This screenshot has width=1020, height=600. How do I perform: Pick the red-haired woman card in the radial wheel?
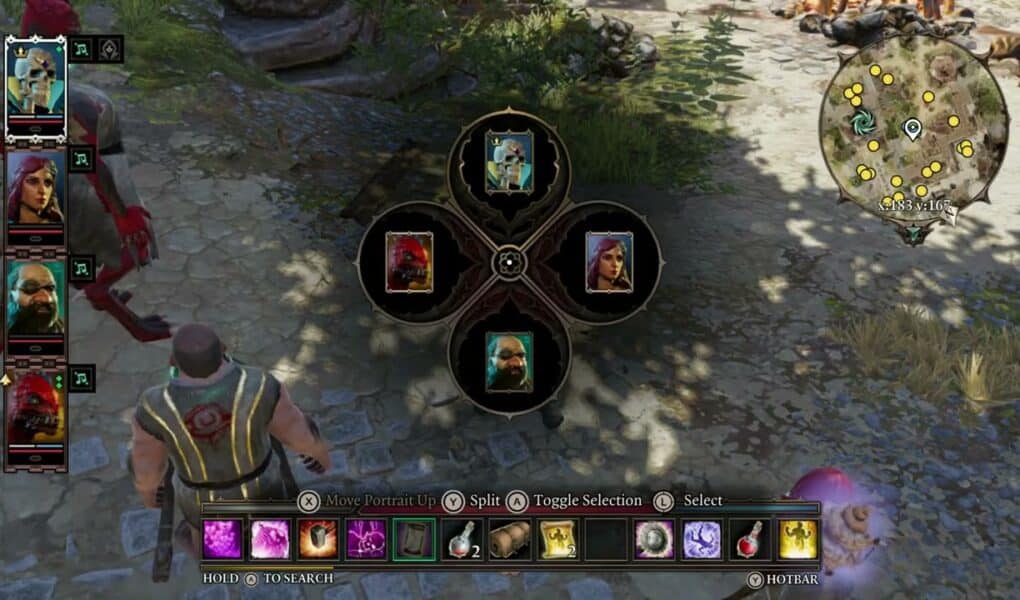coord(609,263)
